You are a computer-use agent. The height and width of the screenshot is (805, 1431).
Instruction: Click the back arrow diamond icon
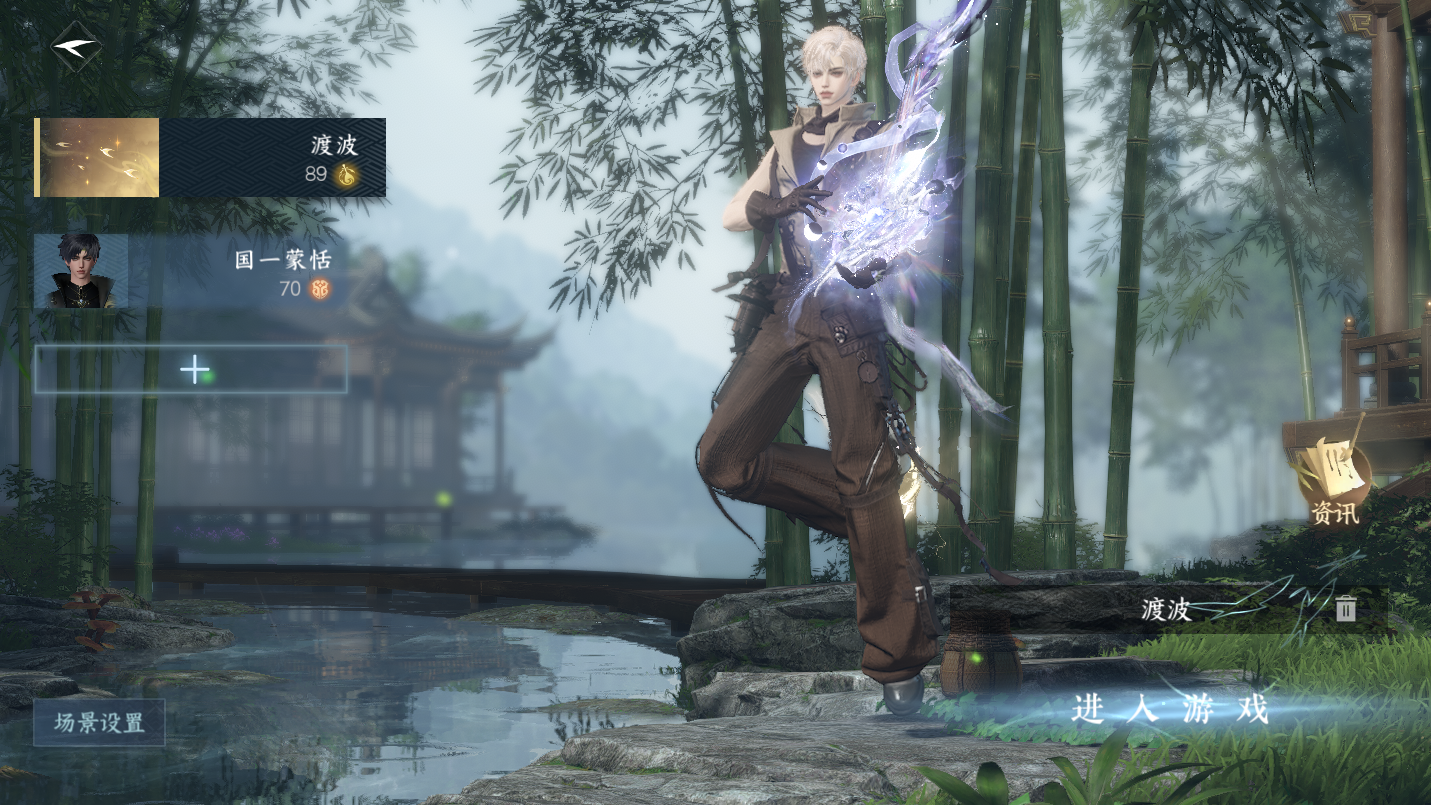tap(76, 47)
